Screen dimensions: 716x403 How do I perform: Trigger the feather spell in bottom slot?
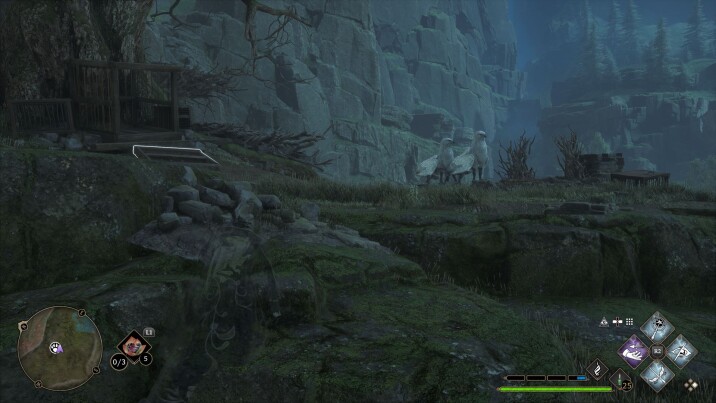657,374
